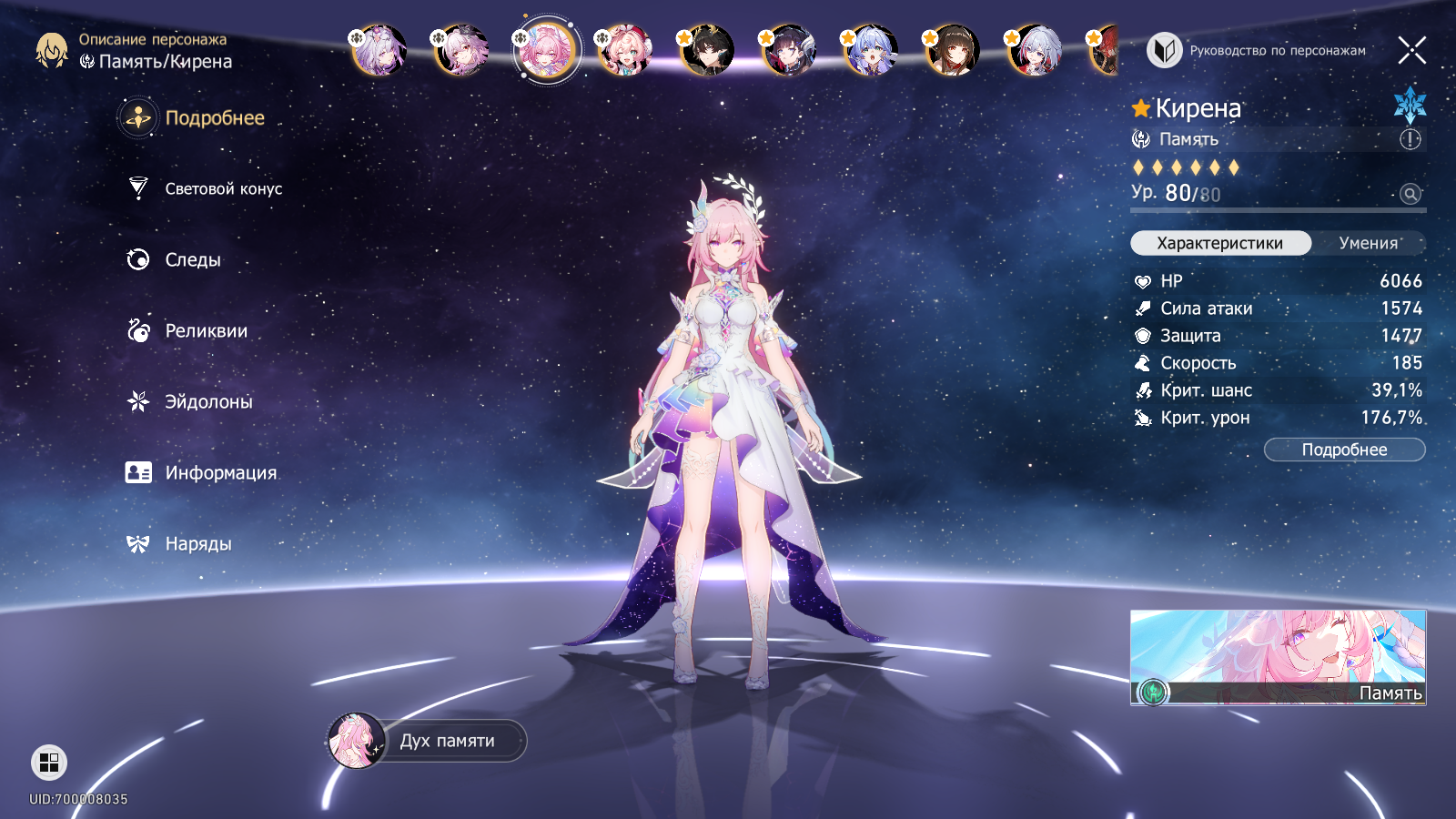Choose the Наряды outfits menu
Image resolution: width=1456 pixels, height=819 pixels.
197,543
